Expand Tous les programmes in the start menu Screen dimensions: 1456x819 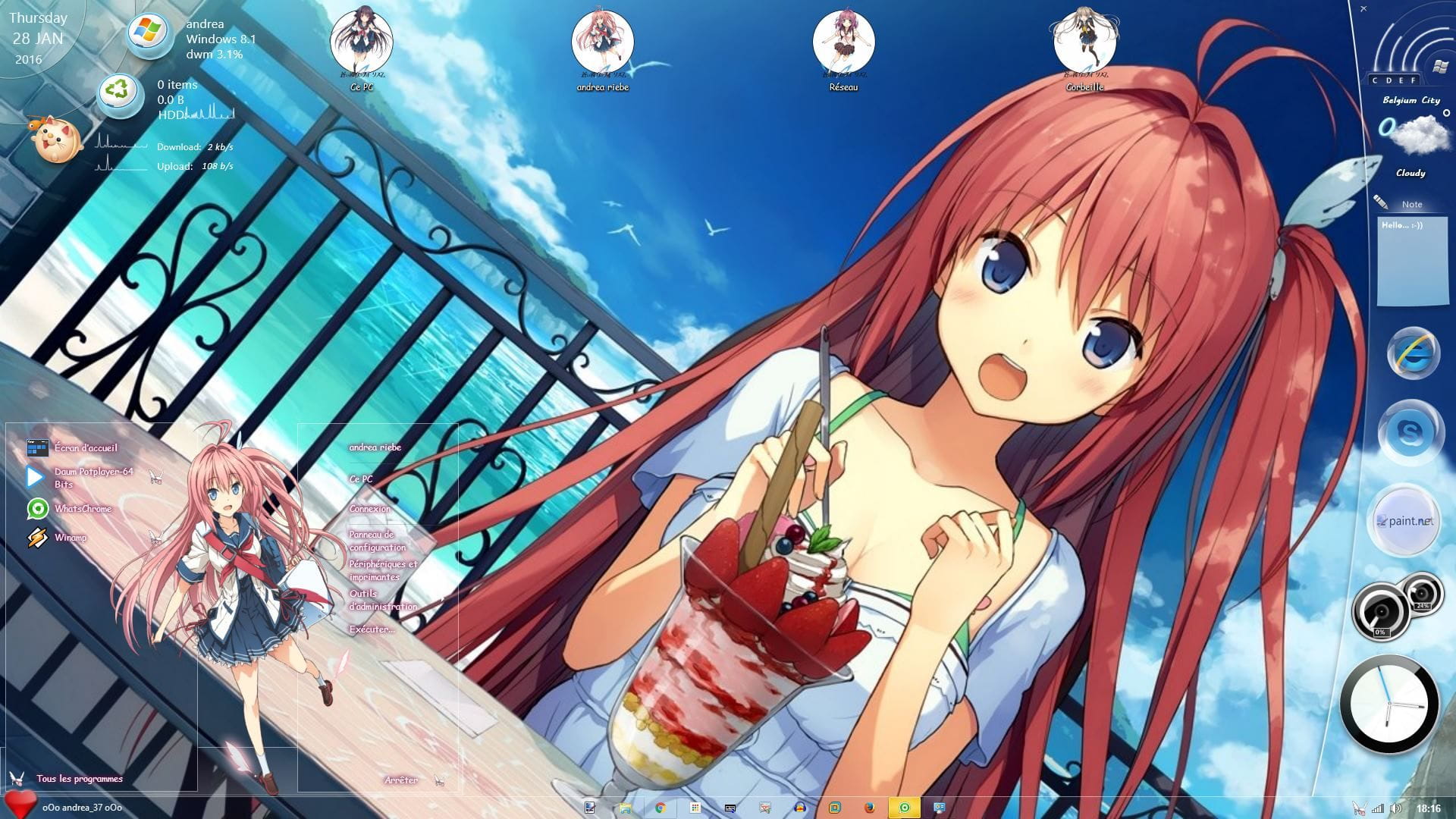tap(80, 777)
